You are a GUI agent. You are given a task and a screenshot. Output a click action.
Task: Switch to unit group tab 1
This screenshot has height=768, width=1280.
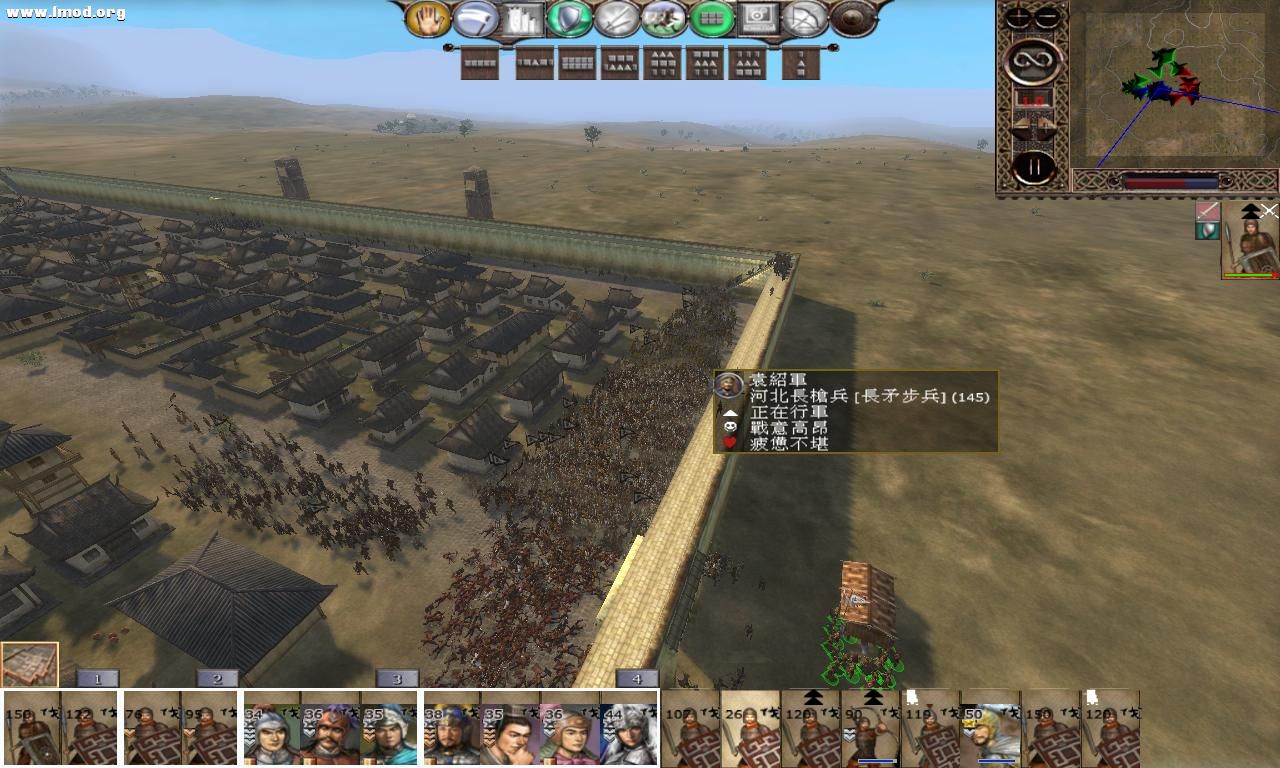pos(97,677)
